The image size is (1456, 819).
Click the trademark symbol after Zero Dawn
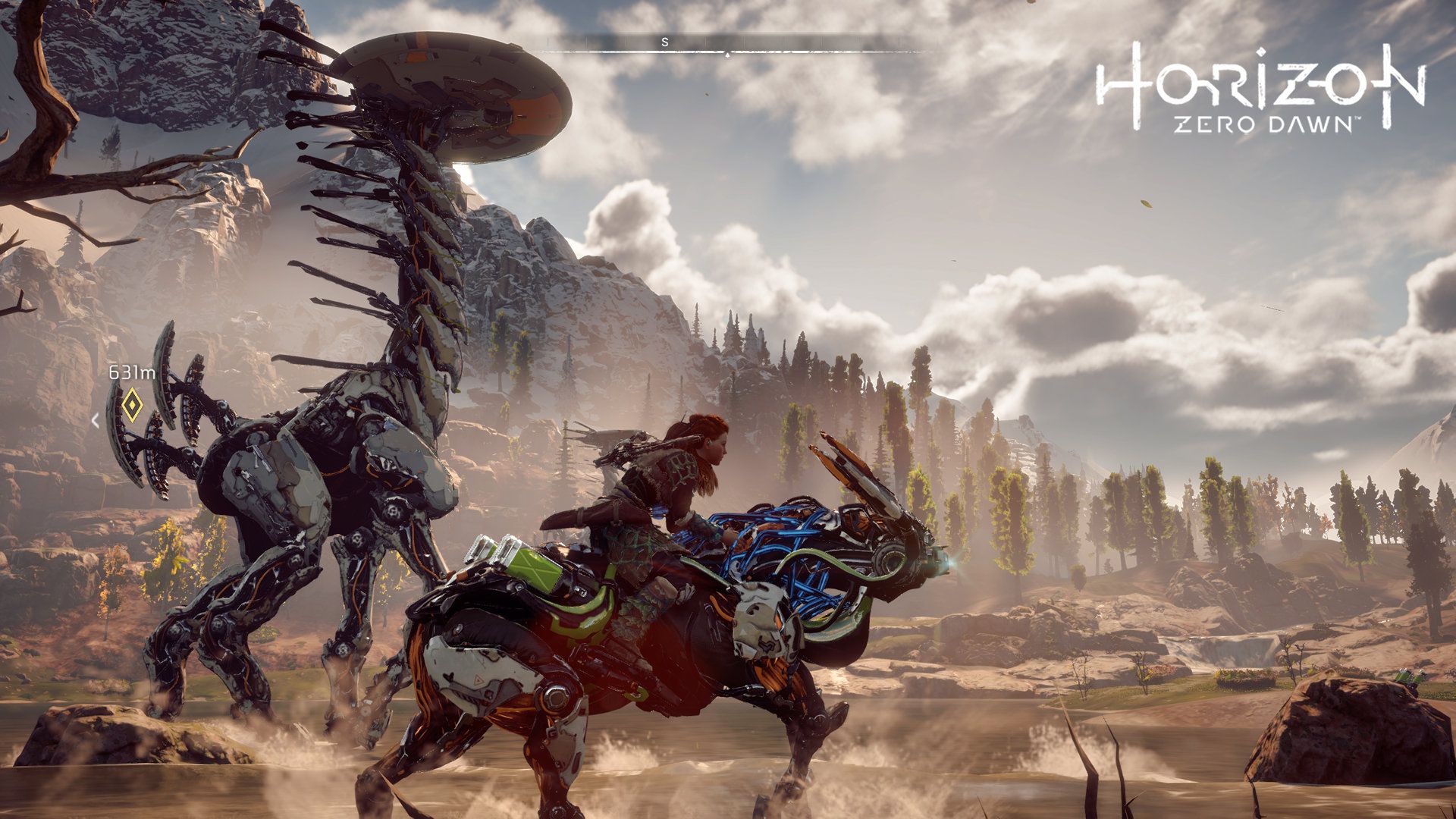tap(1357, 118)
